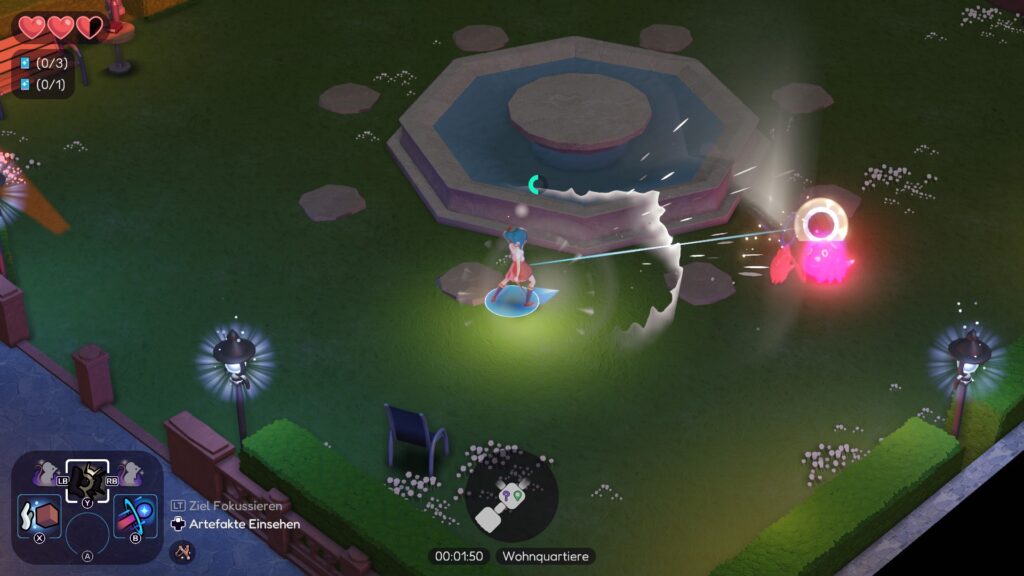This screenshot has height=576, width=1024.
Task: Click the purple key marker on minimap
Action: (x=506, y=492)
